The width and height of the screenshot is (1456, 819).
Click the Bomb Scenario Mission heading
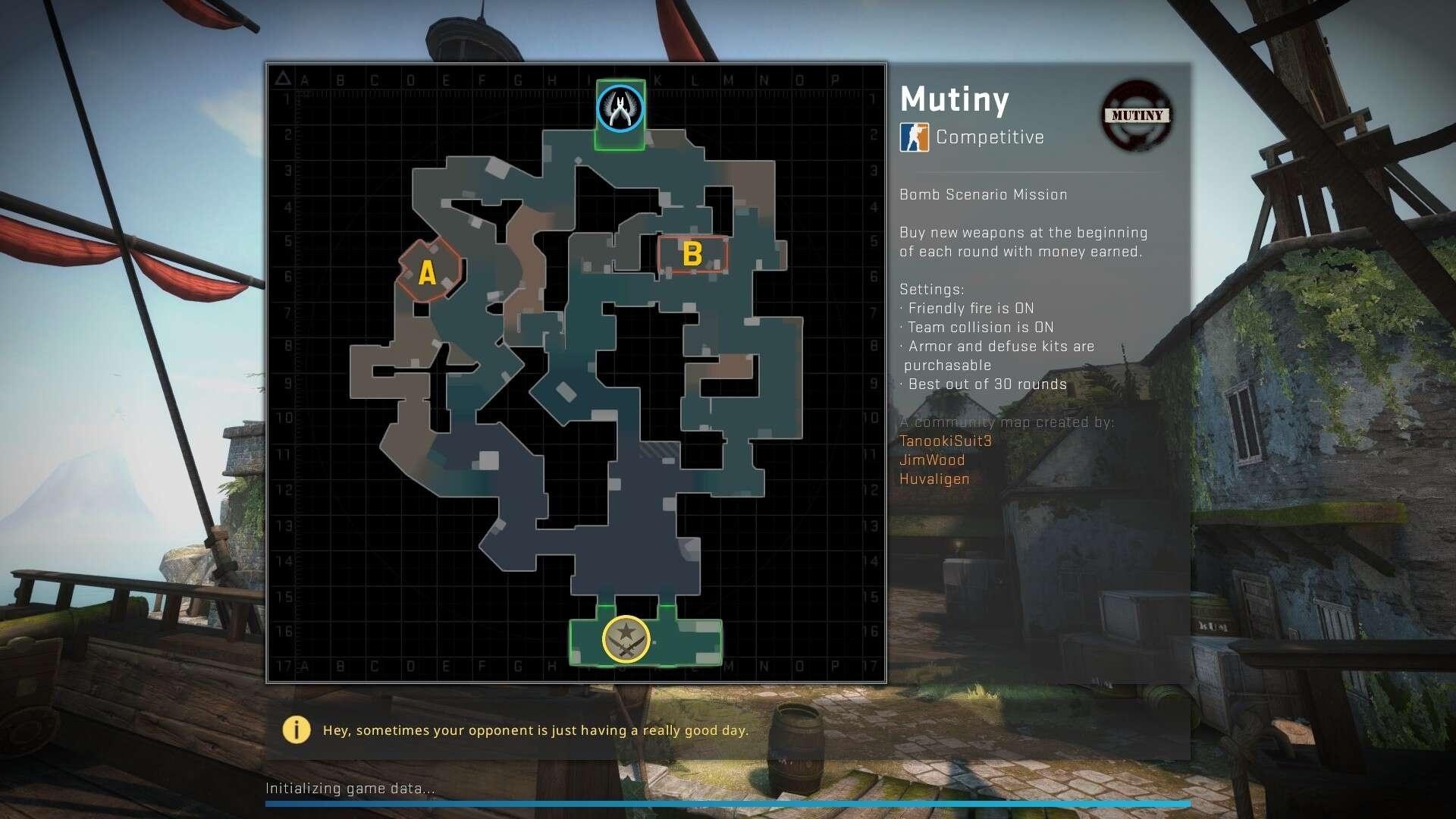(982, 194)
